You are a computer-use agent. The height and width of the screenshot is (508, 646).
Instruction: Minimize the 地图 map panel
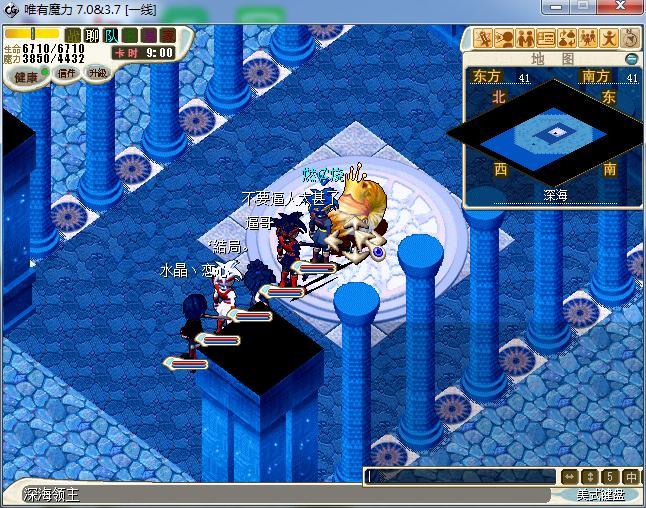click(632, 59)
